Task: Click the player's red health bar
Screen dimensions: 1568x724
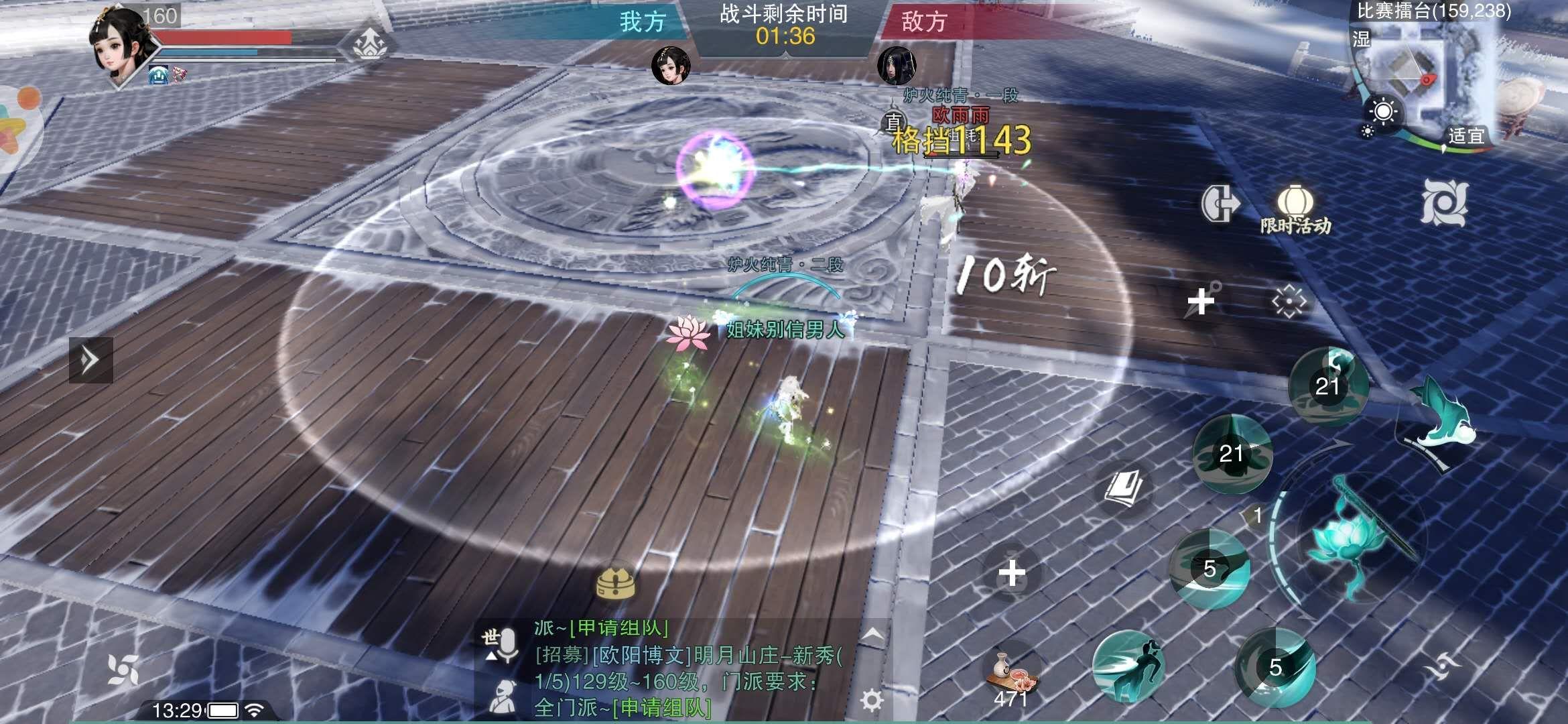Action: coord(224,38)
